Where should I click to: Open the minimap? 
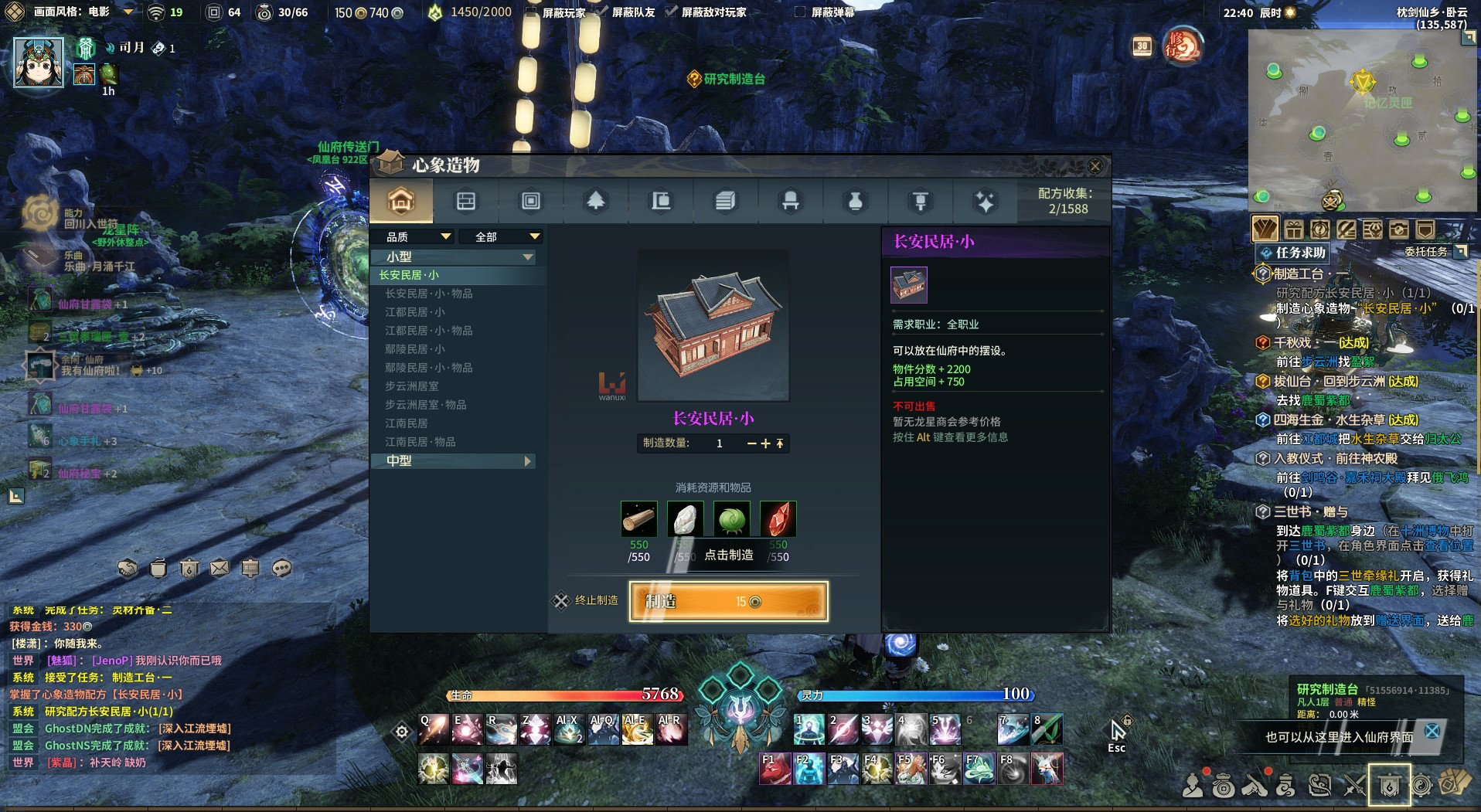1362,120
